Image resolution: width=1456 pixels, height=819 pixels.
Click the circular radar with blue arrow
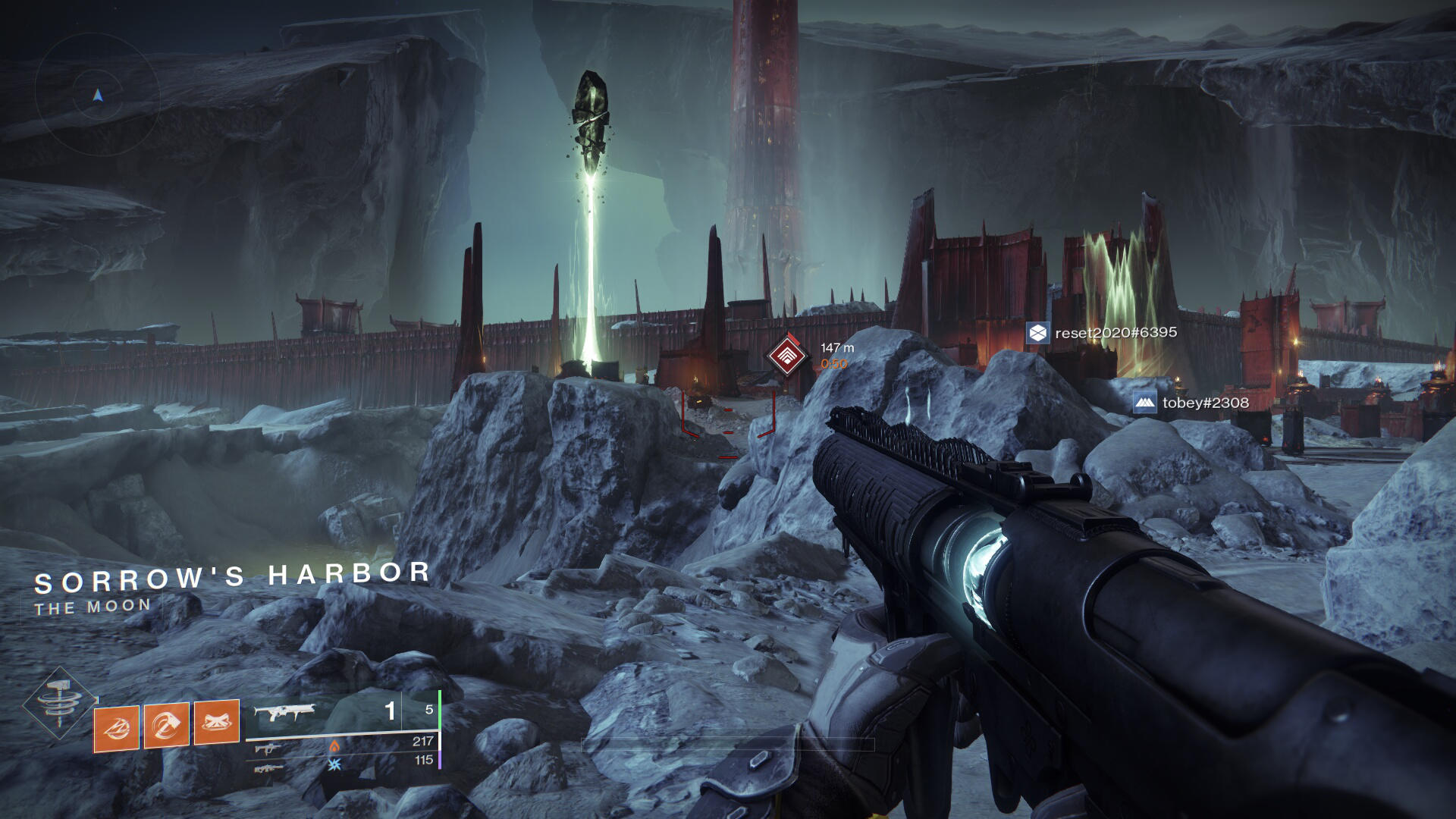(x=97, y=95)
